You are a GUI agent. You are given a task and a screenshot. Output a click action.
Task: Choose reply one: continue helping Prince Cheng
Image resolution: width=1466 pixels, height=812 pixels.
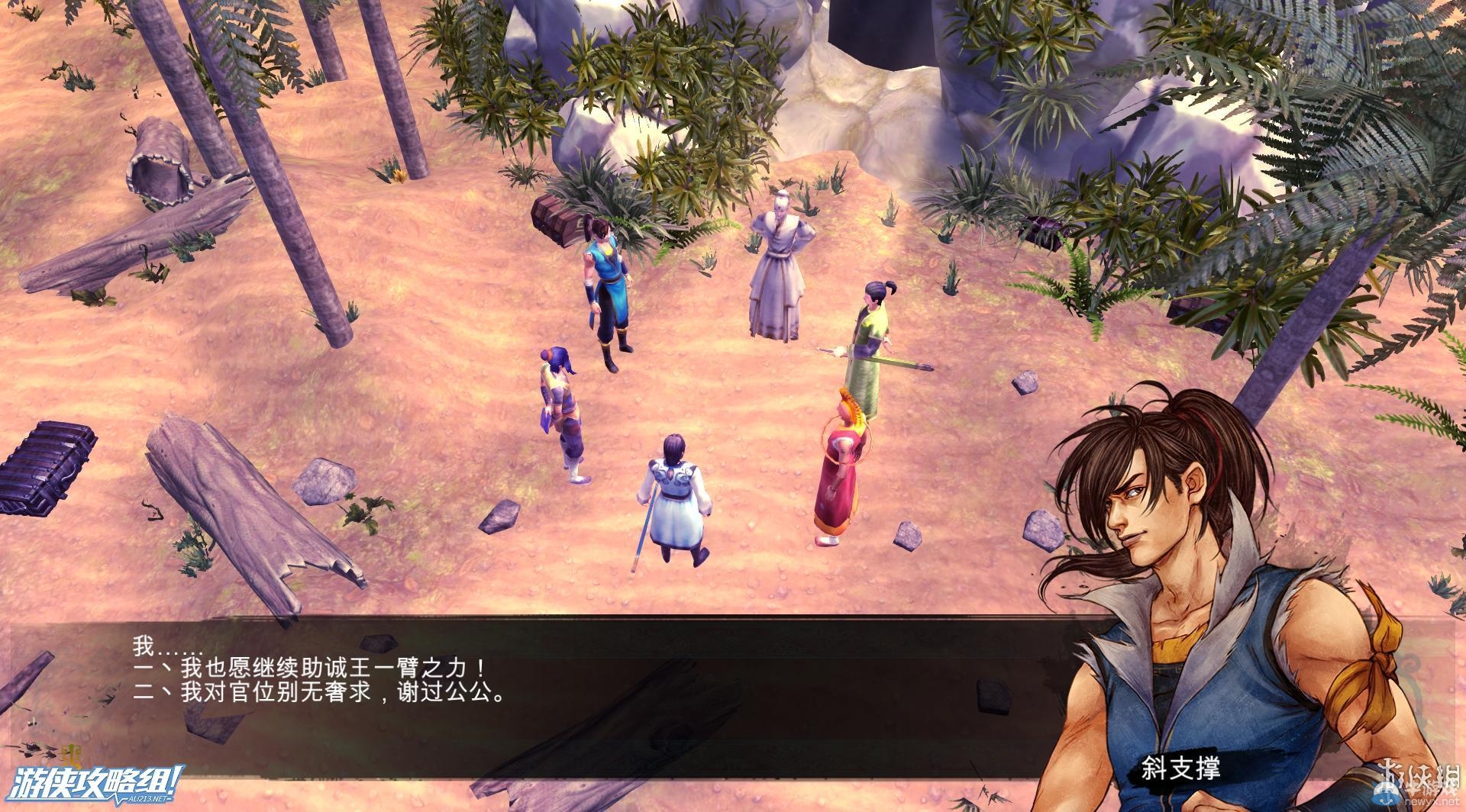[x=309, y=669]
